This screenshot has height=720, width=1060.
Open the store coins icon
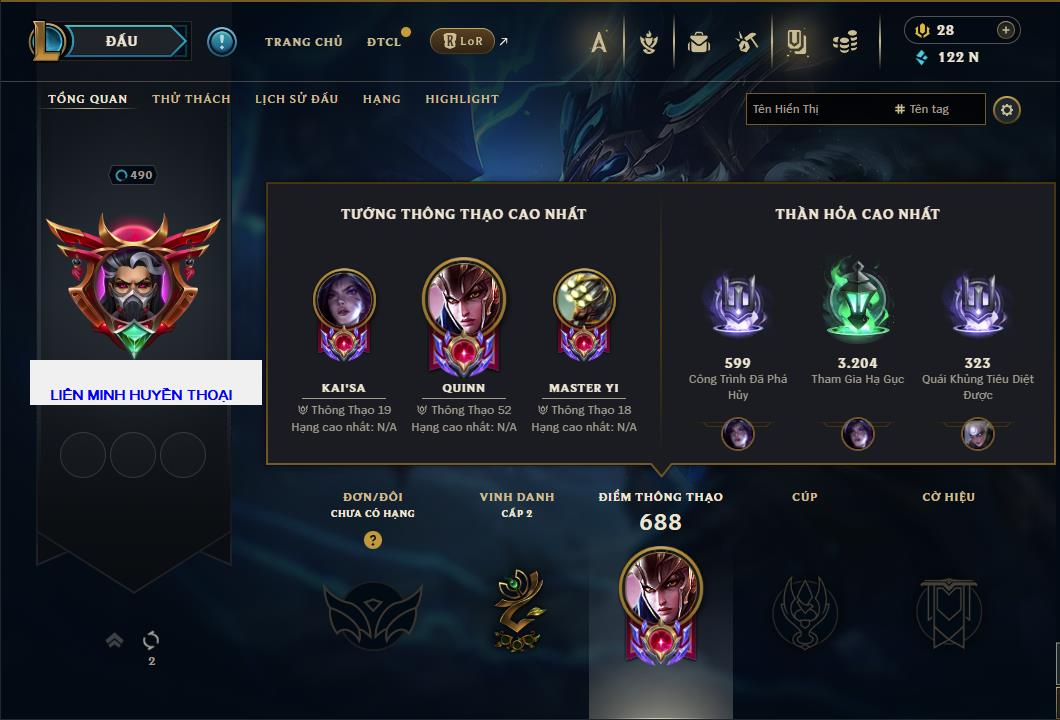(x=846, y=42)
